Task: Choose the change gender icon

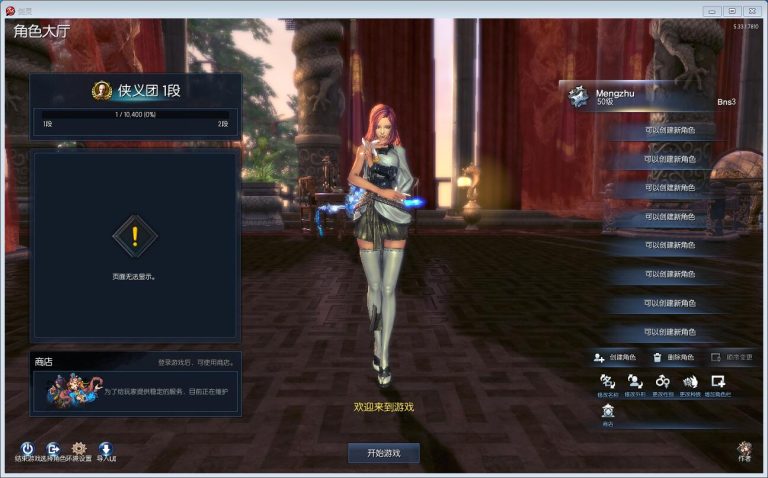Action: (x=662, y=382)
